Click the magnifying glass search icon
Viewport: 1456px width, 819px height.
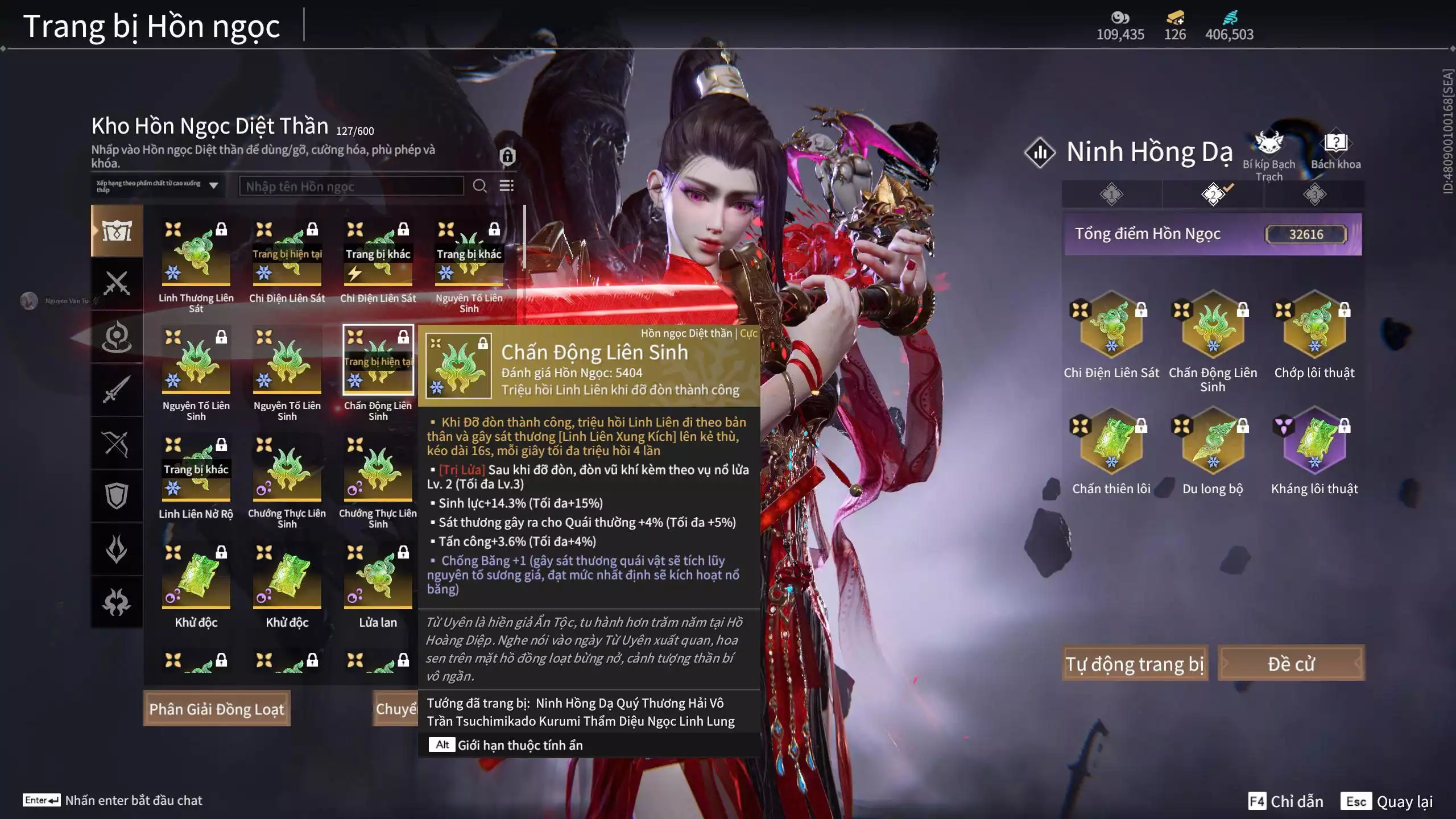coord(479,186)
